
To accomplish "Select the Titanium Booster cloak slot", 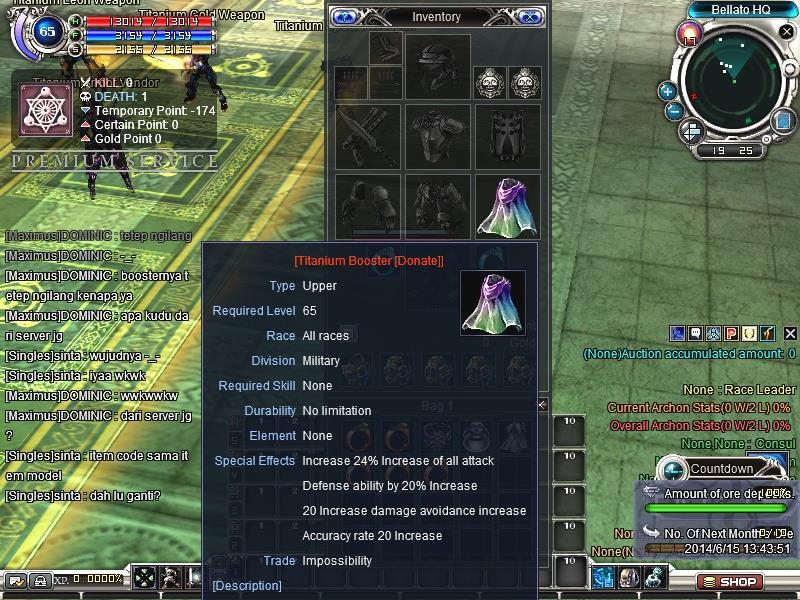I will (507, 206).
